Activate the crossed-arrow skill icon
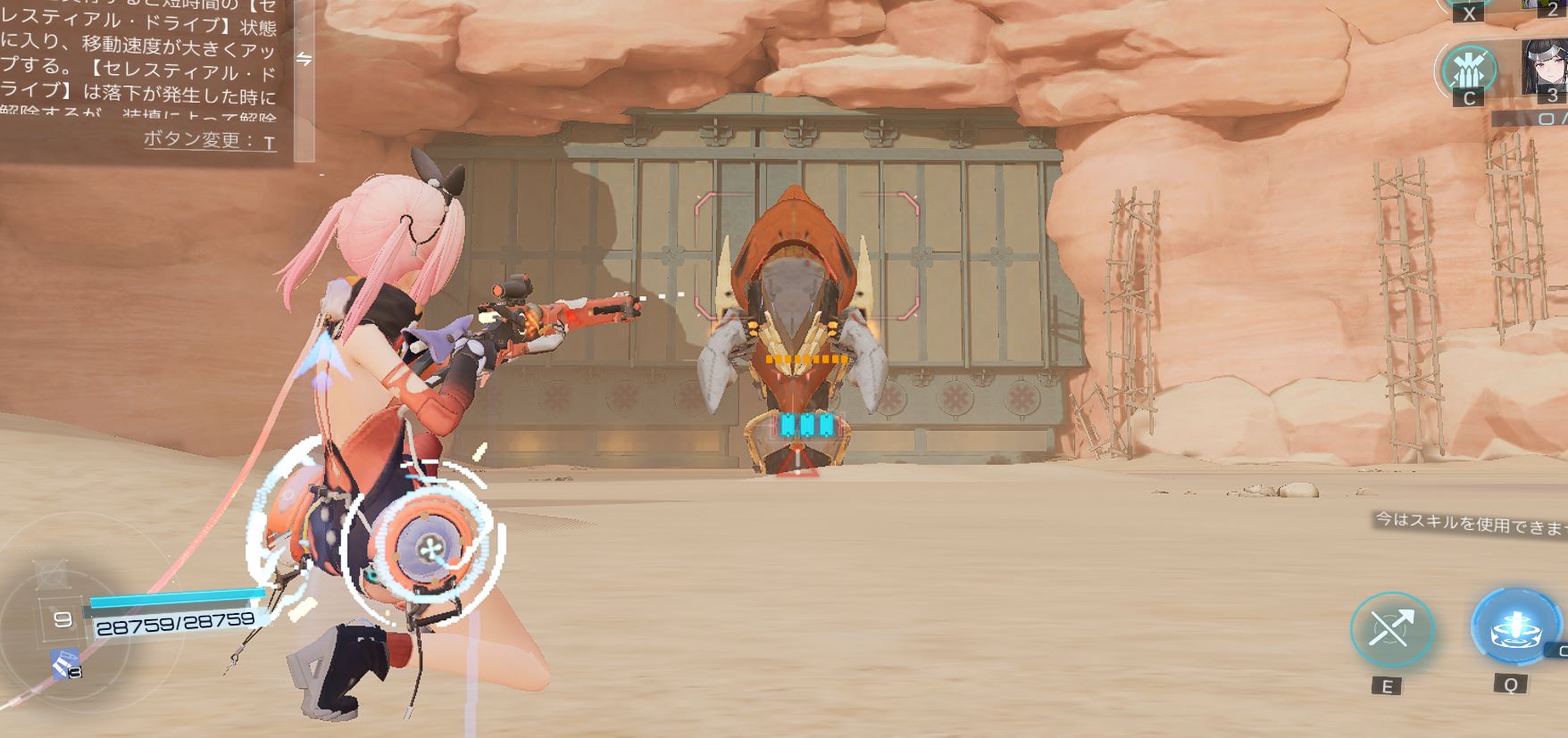 1391,630
